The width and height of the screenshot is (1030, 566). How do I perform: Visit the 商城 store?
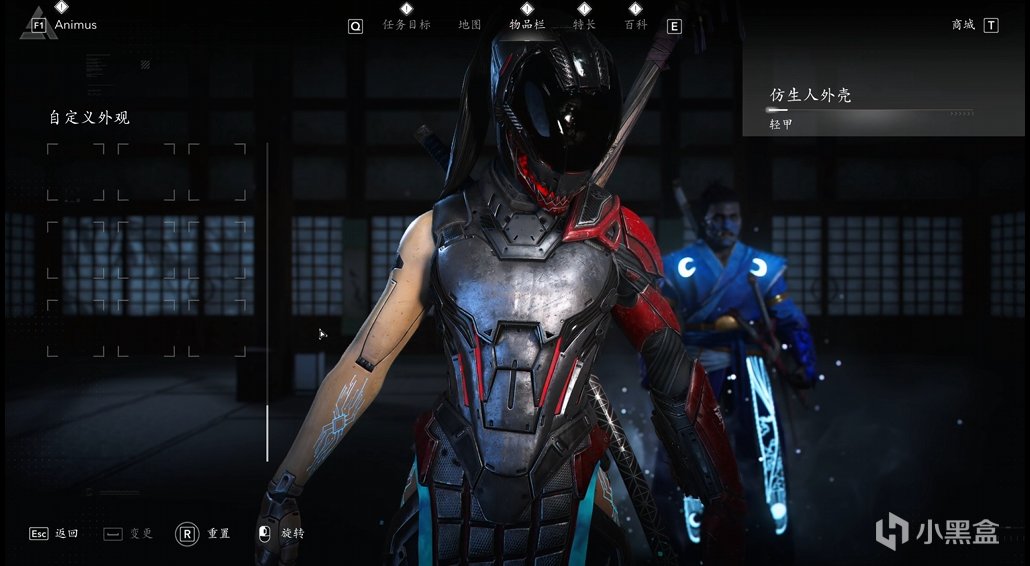coord(963,25)
